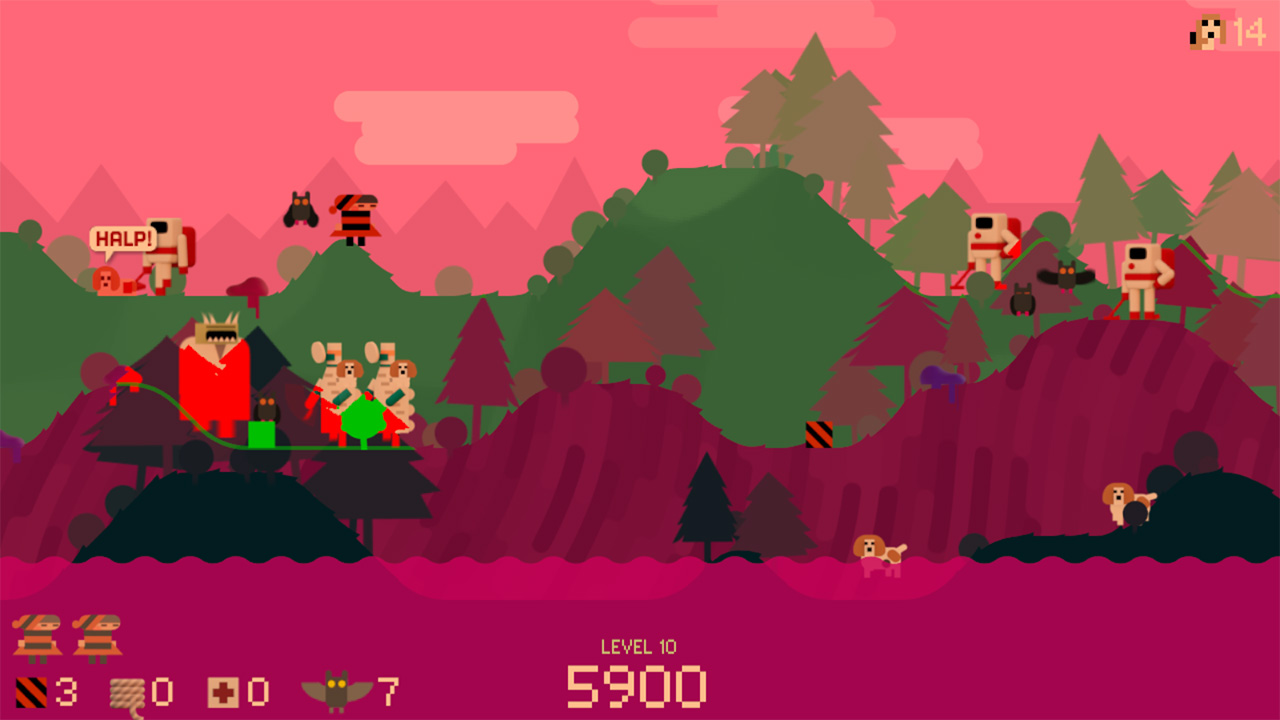Click the bat flying near the right astronauts
1280x720 pixels.
click(x=1069, y=277)
